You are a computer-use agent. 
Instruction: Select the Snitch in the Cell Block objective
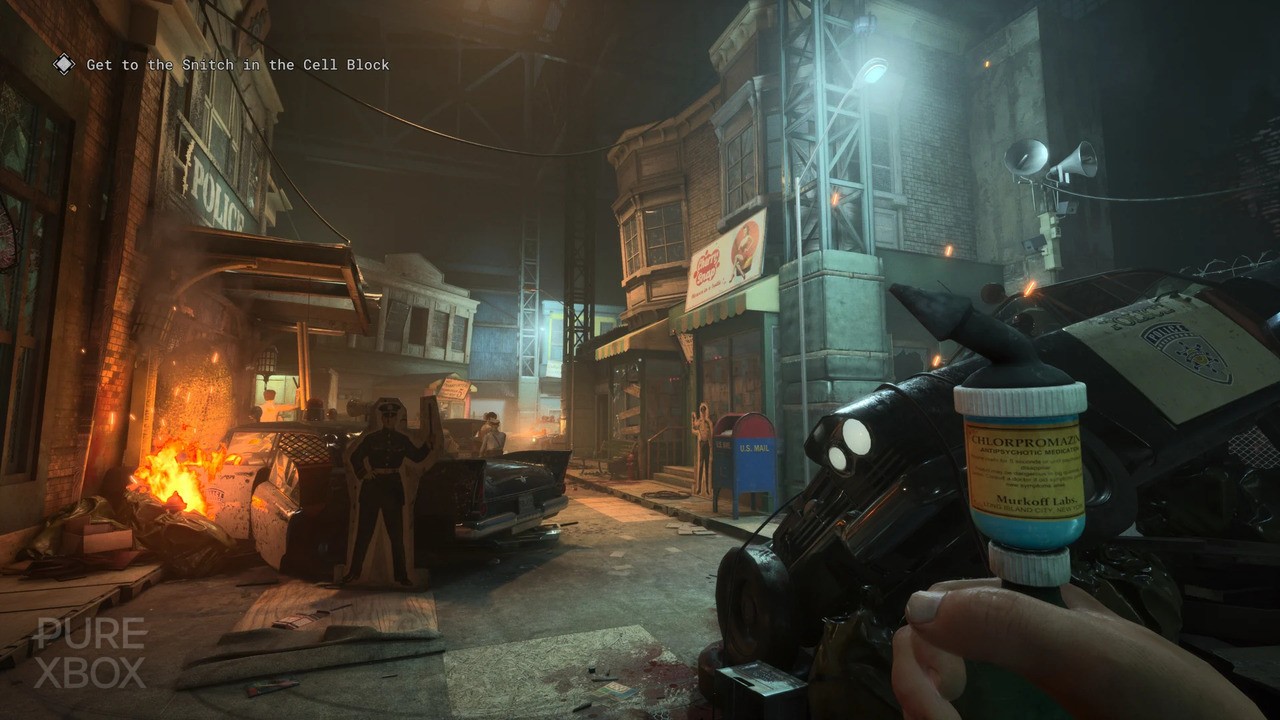click(238, 65)
